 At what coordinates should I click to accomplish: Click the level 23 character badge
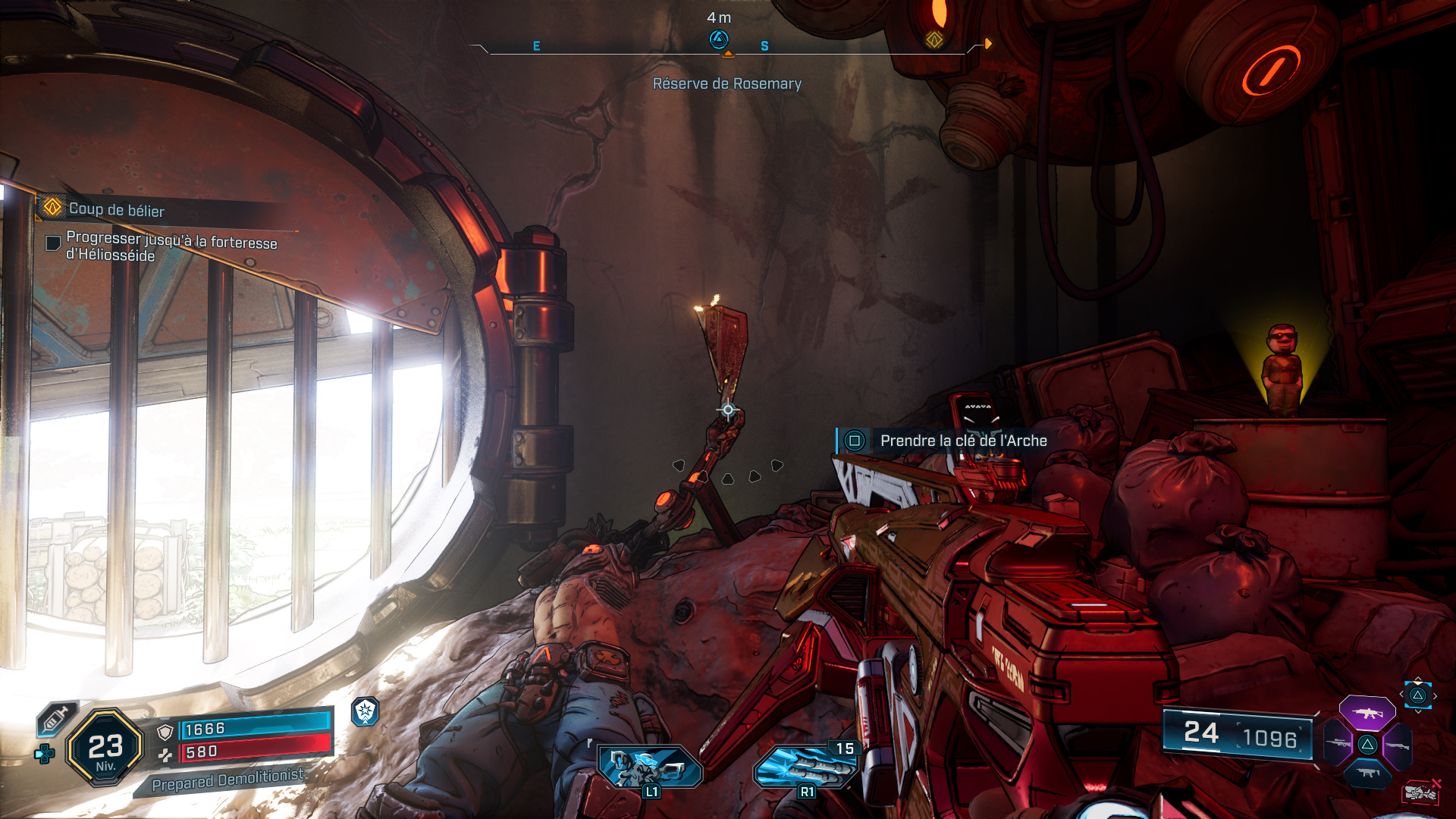click(105, 748)
